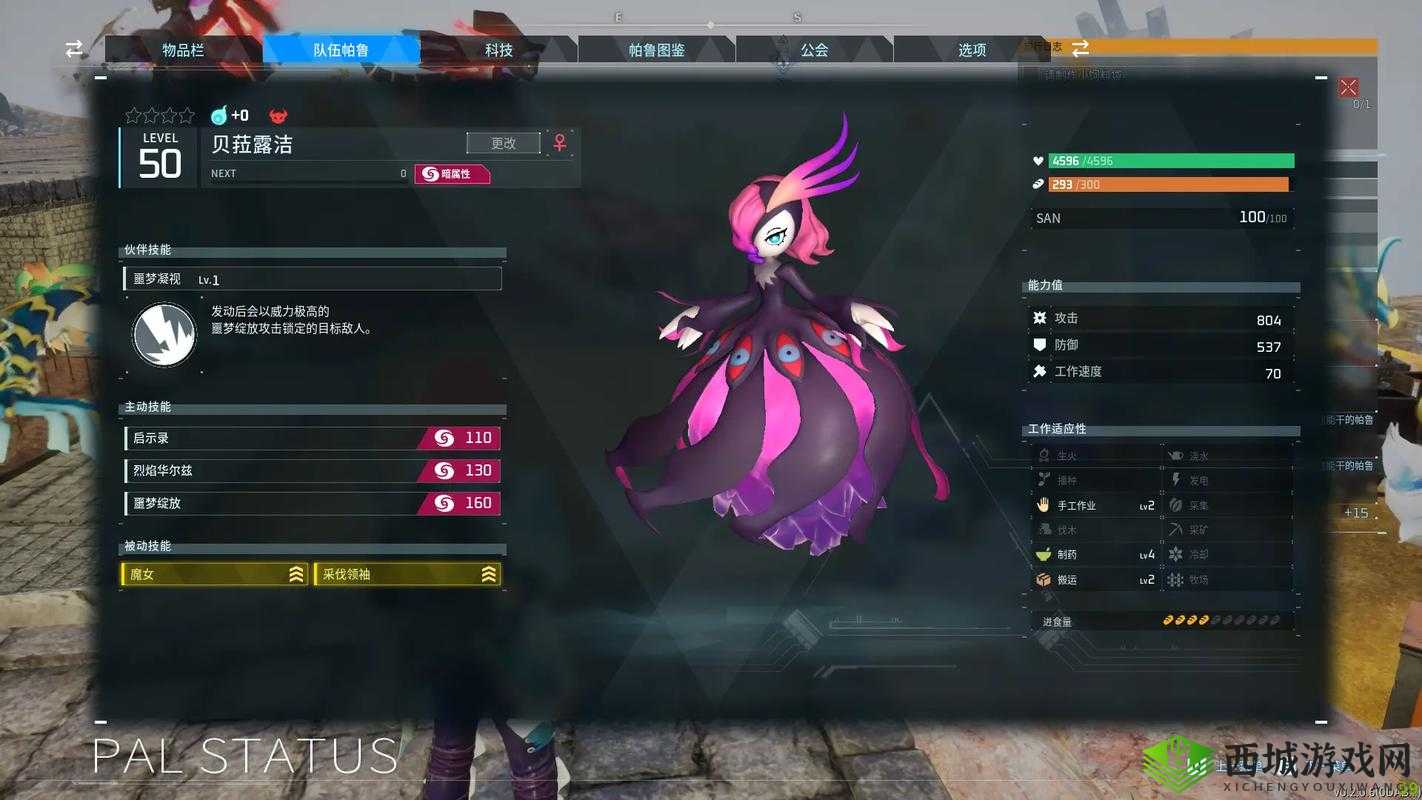Toggle the 魔女 passive skill
Image resolution: width=1422 pixels, height=800 pixels.
[215, 575]
